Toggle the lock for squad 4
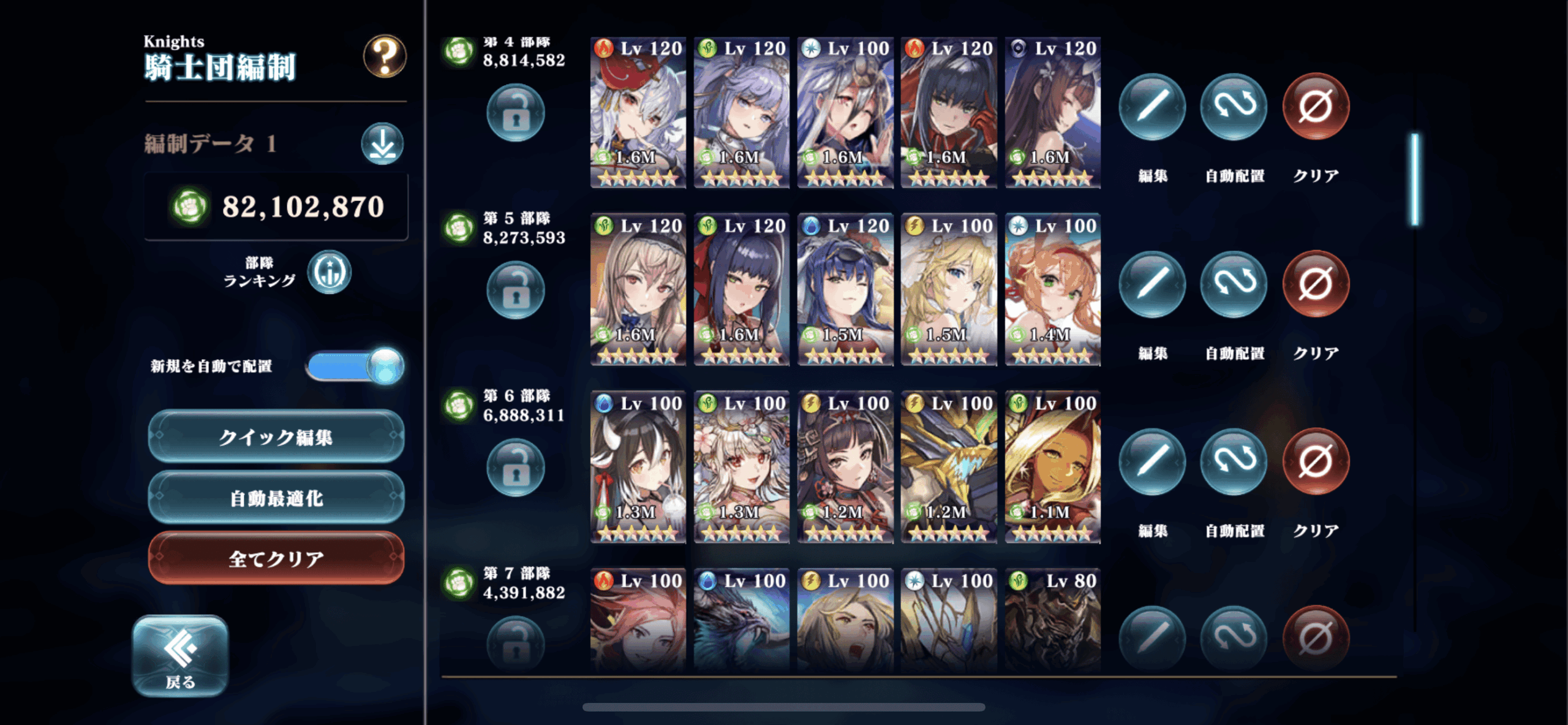The width and height of the screenshot is (1568, 725). 515,113
